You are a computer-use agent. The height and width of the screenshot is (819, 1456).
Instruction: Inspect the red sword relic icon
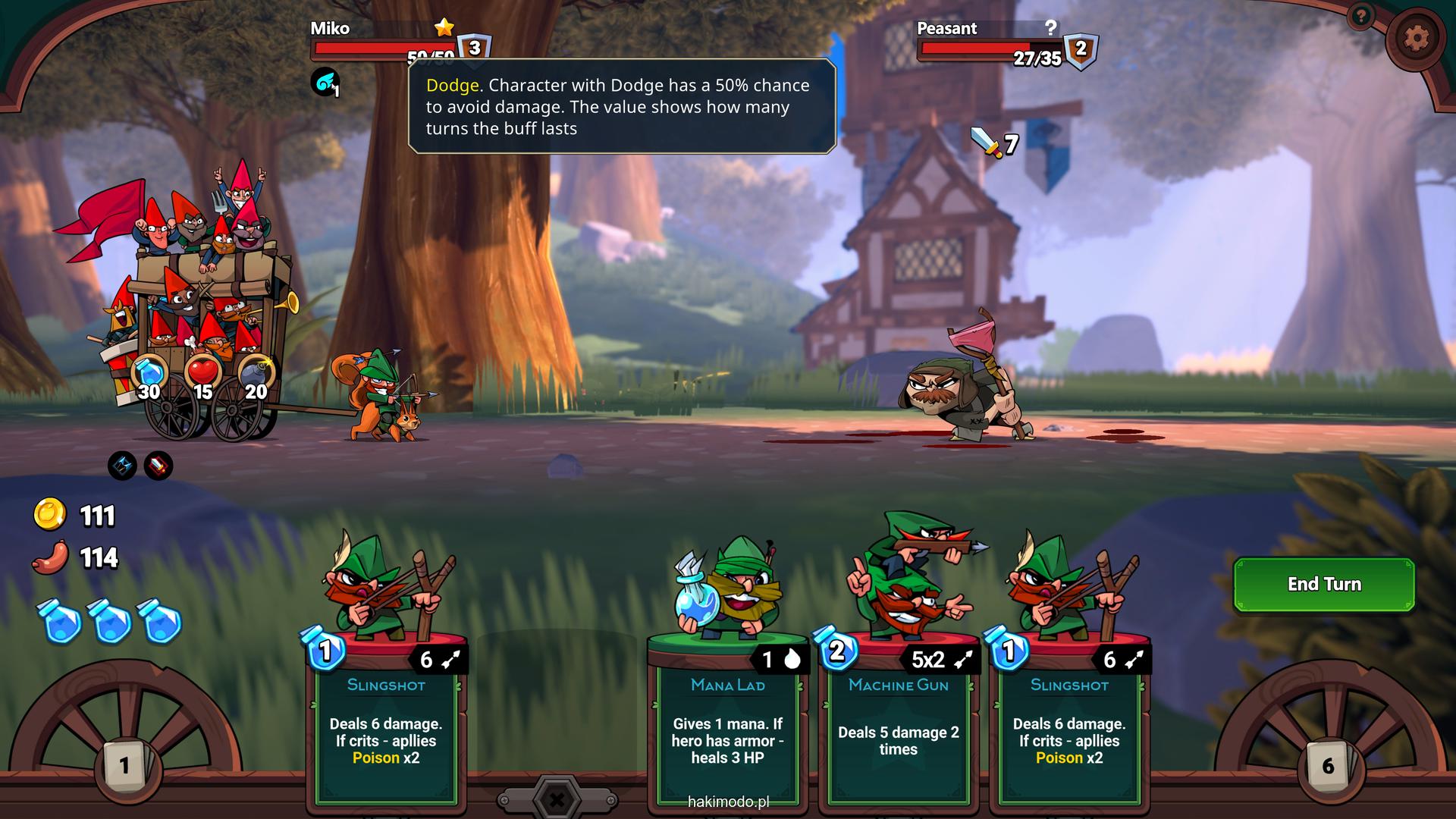click(158, 466)
